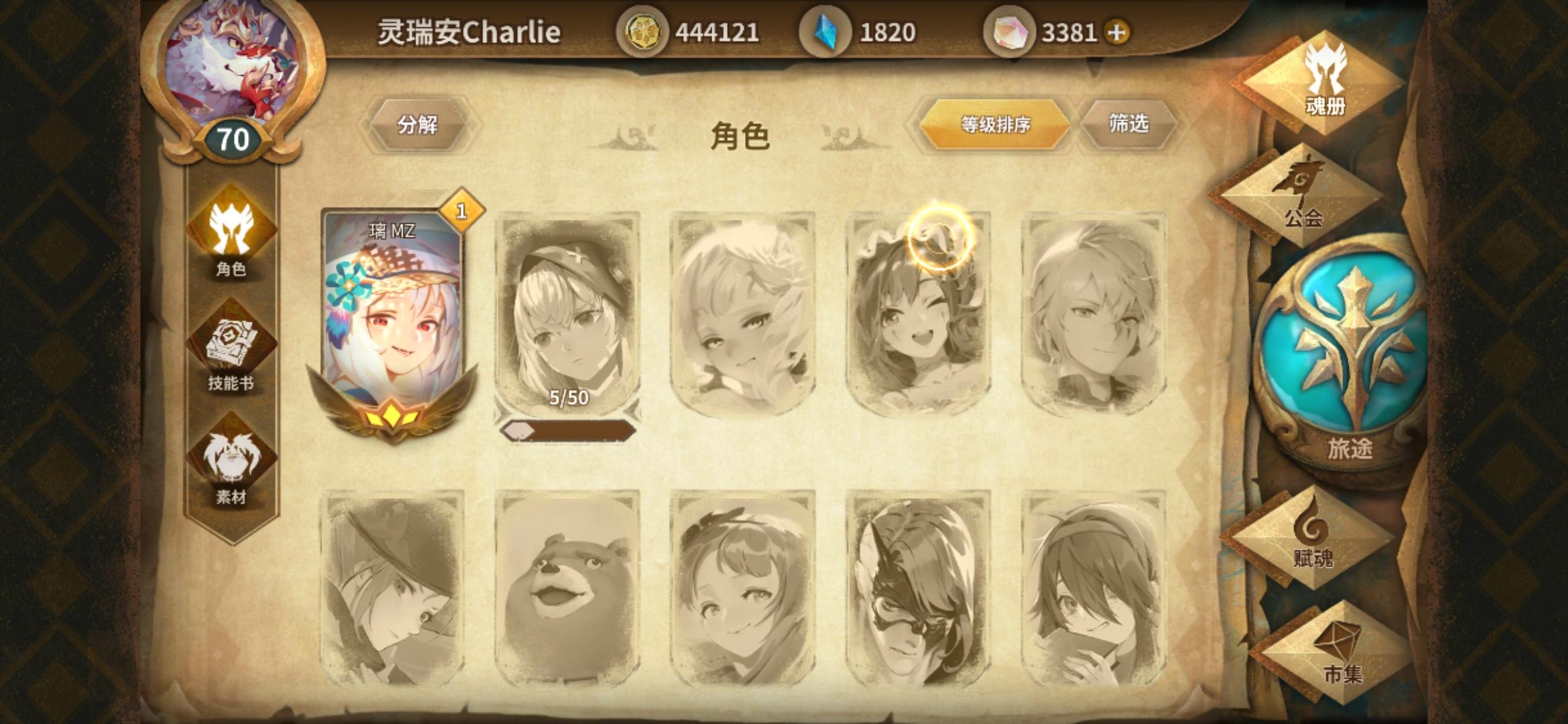Select the 等级排序 level sort option
Viewport: 1568px width, 724px height.
coord(996,123)
